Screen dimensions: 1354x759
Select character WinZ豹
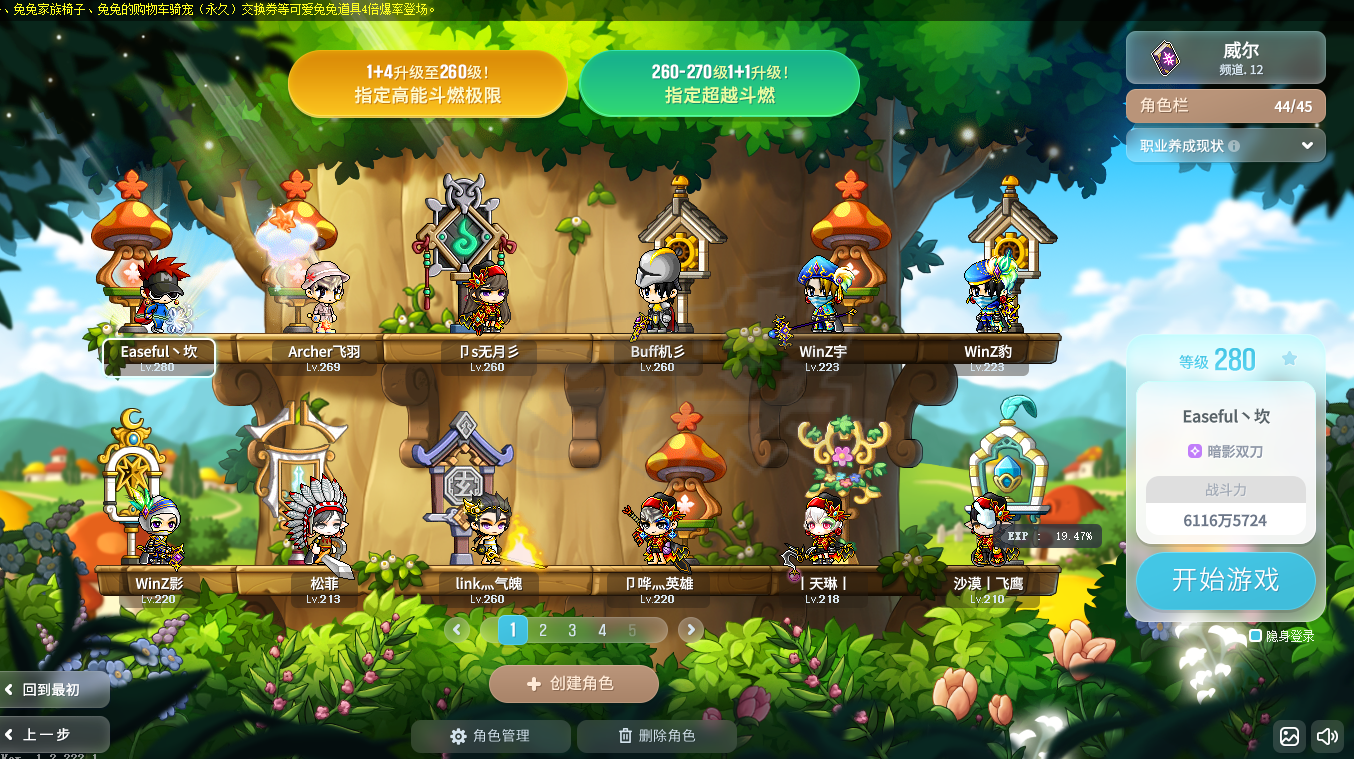pyautogui.click(x=988, y=300)
